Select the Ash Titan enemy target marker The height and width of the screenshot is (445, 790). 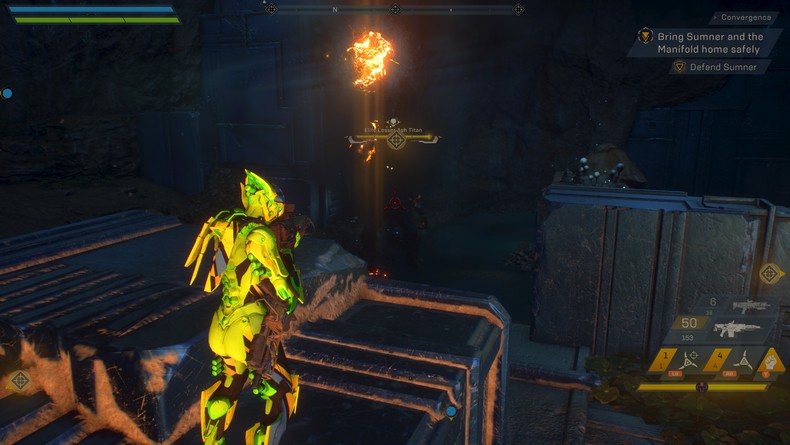pos(396,140)
